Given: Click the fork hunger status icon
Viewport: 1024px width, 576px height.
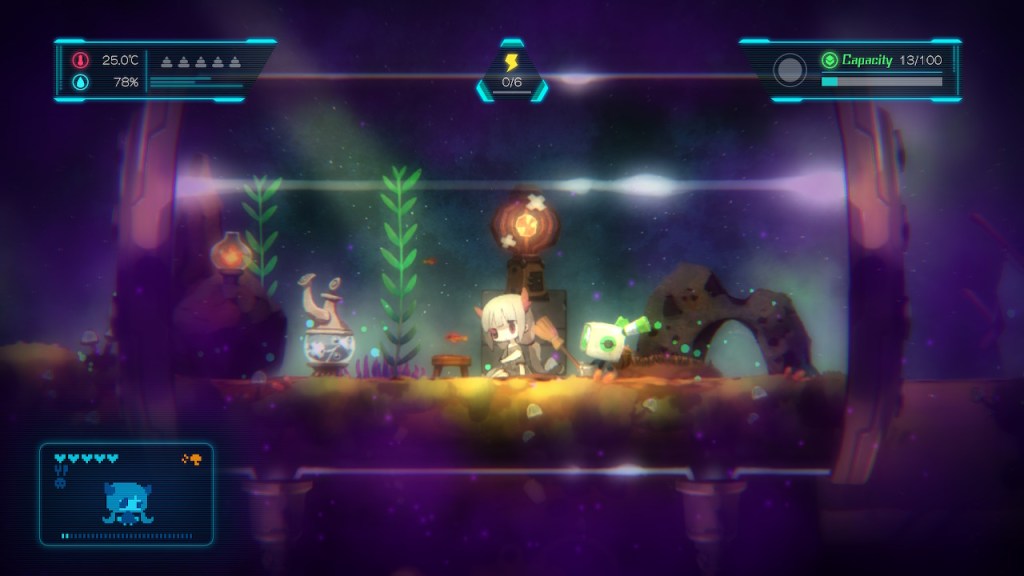Looking at the screenshot, I should [60, 471].
